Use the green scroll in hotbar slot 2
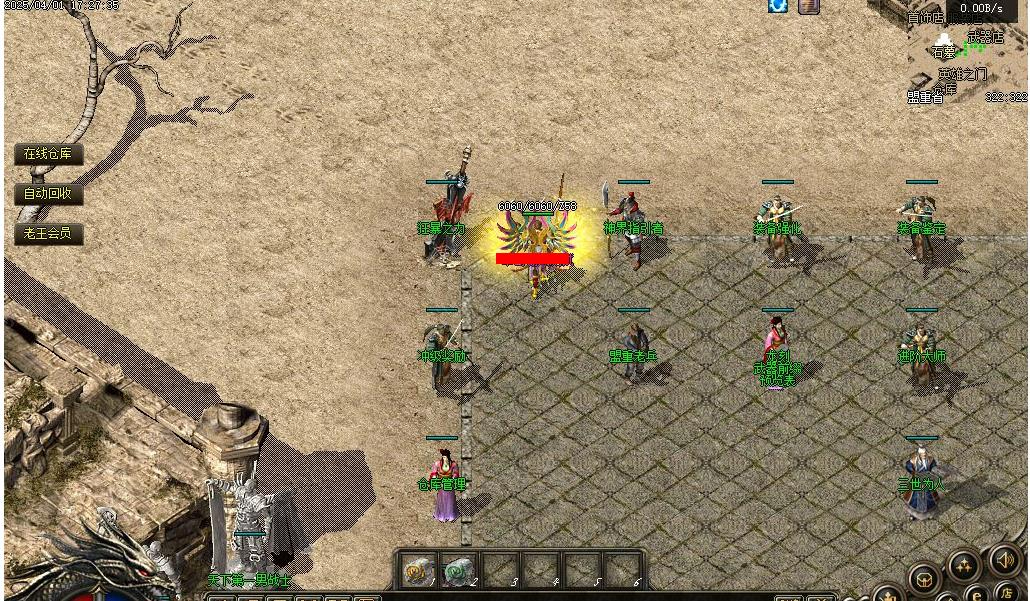Image resolution: width=1030 pixels, height=601 pixels. coord(457,571)
